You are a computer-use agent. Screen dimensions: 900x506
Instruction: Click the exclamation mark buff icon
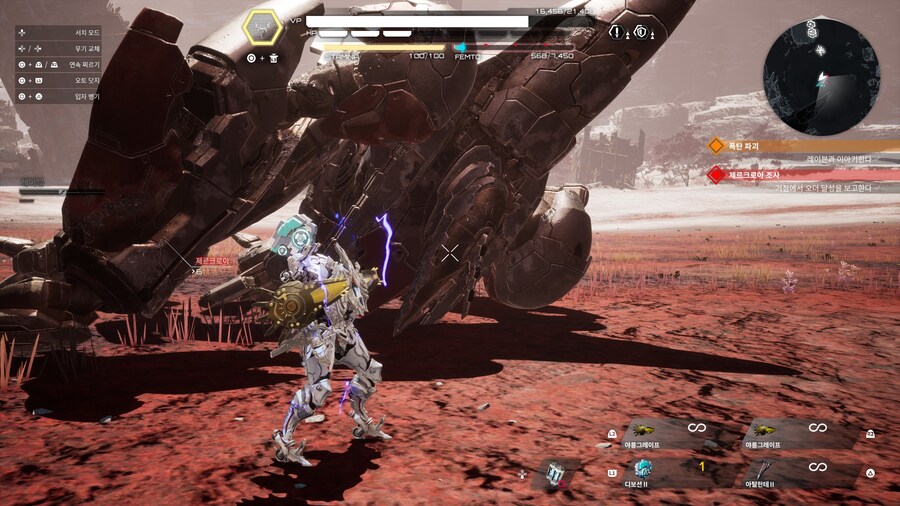pyautogui.click(x=615, y=31)
